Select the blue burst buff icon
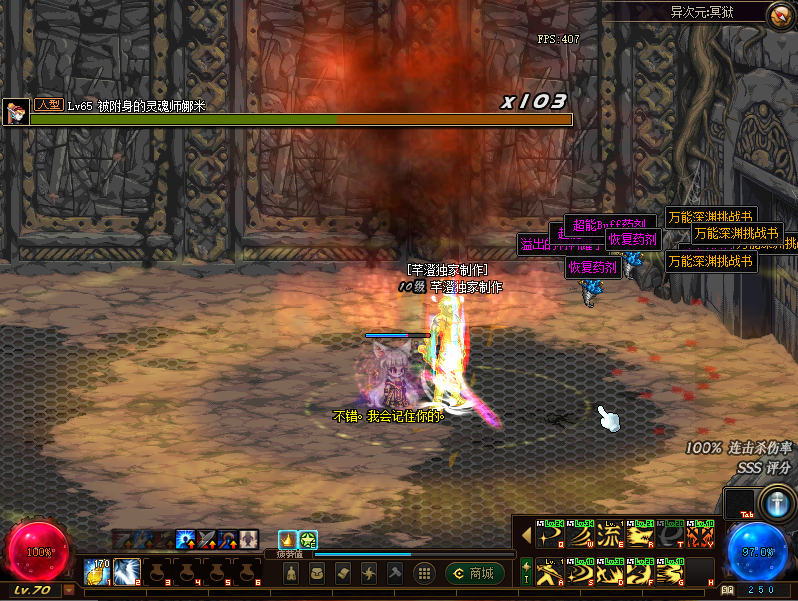Image resolution: width=798 pixels, height=601 pixels. pyautogui.click(x=186, y=539)
